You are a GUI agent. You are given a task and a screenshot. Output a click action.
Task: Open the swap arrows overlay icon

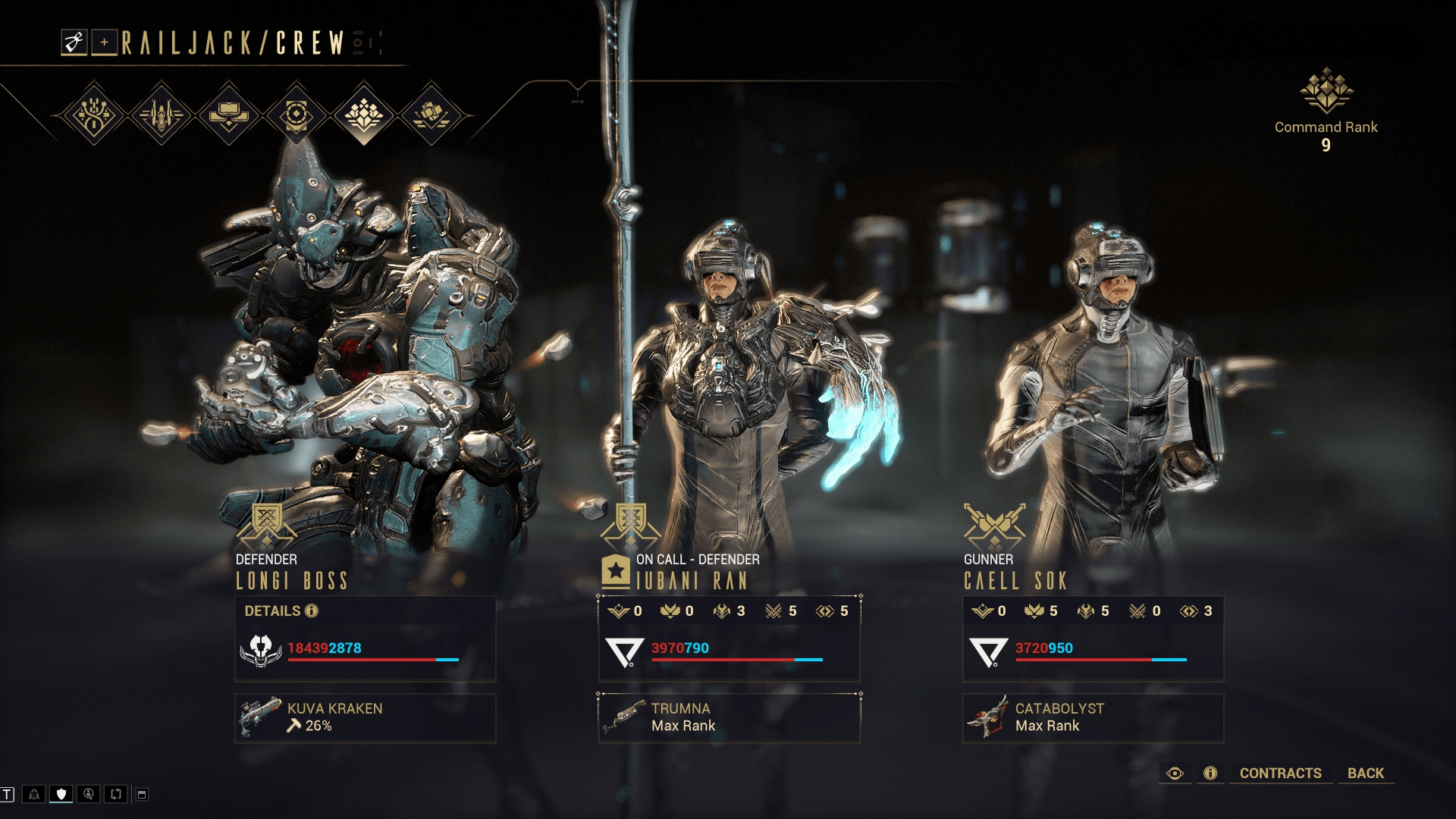coord(116,794)
